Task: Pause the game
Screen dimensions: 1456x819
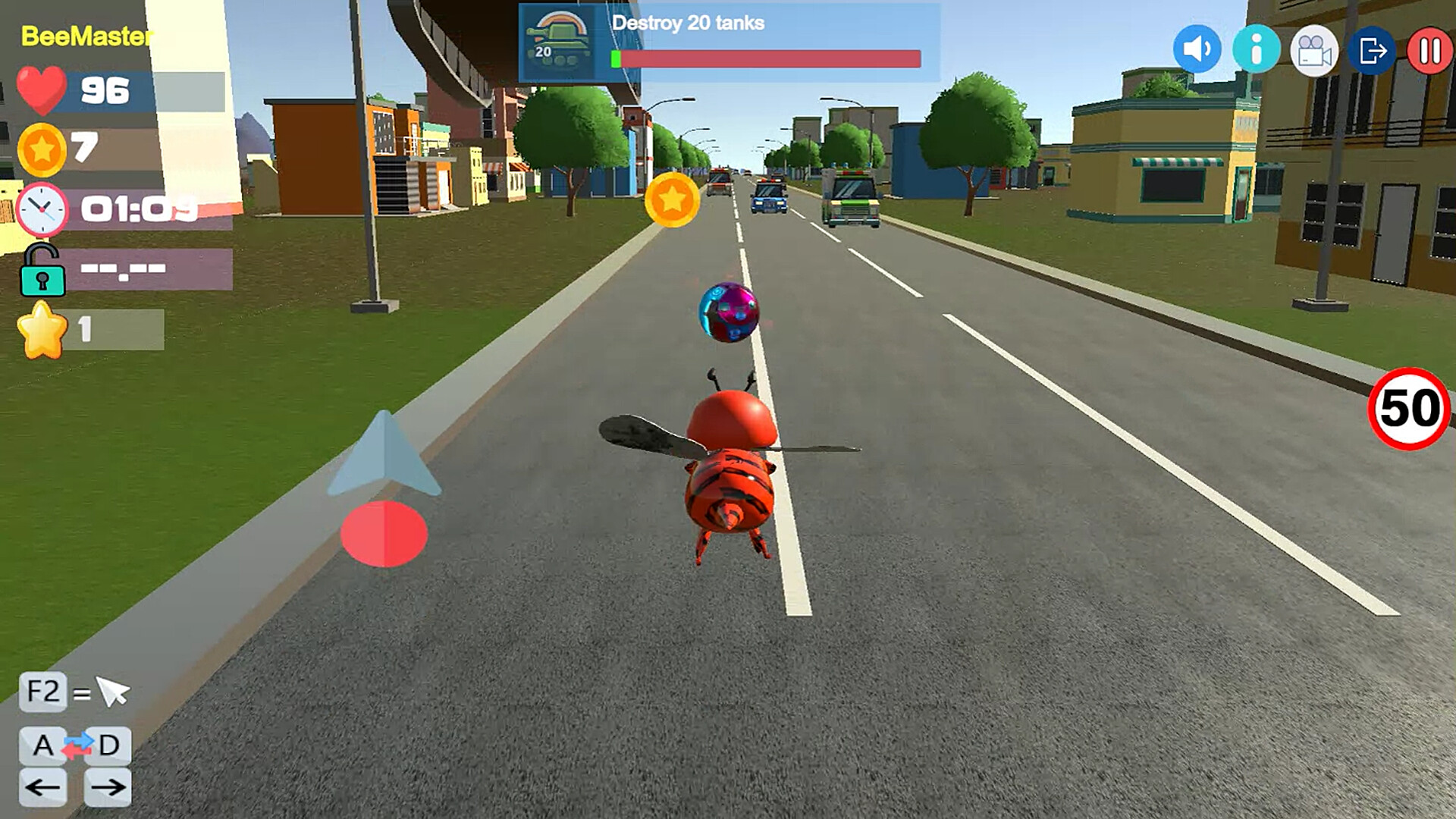Action: tap(1430, 50)
